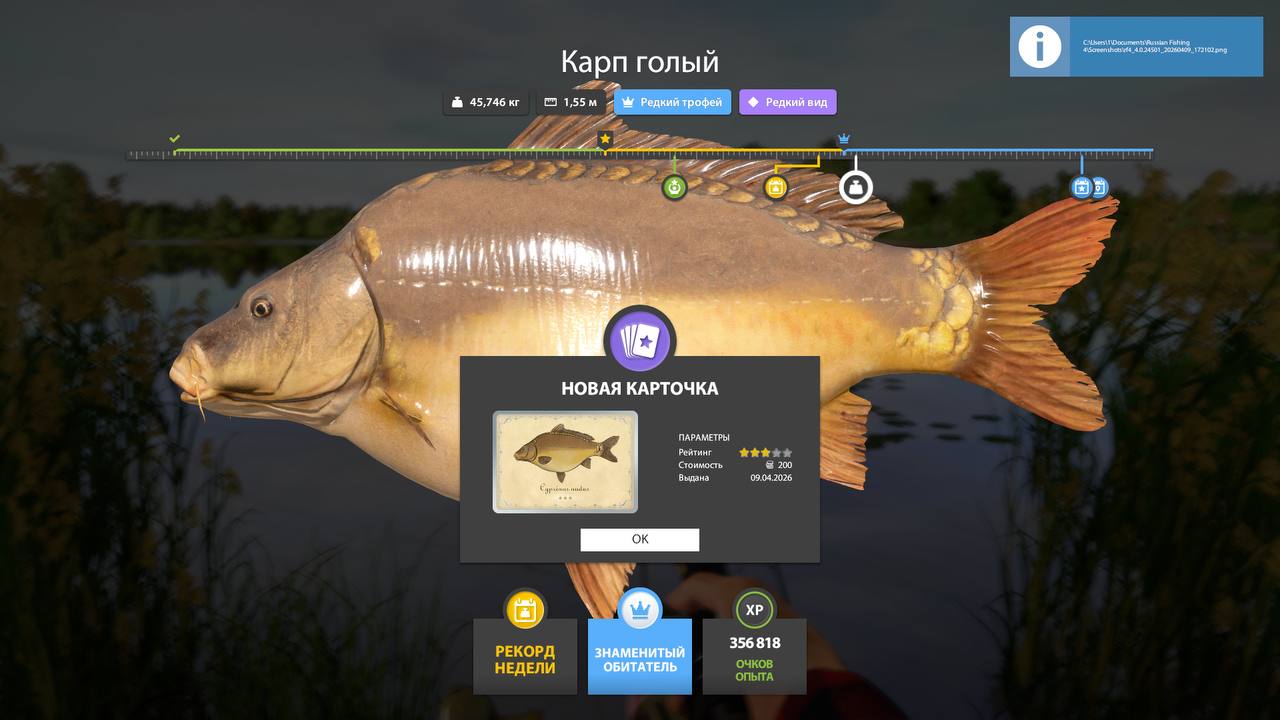Click the blue calendar record marker

[x=1082, y=187]
